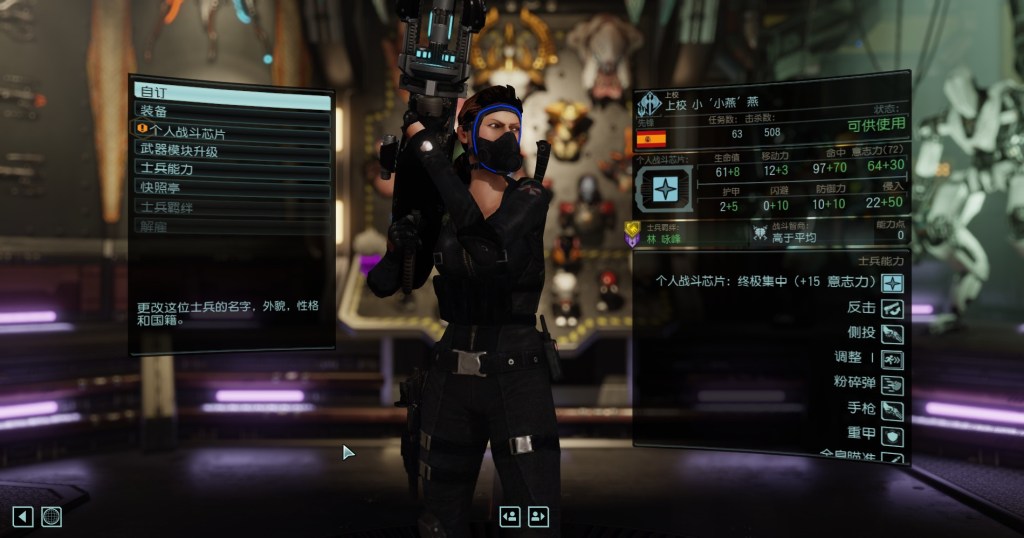
Task: Click the back arrow button
Action: pos(22,516)
